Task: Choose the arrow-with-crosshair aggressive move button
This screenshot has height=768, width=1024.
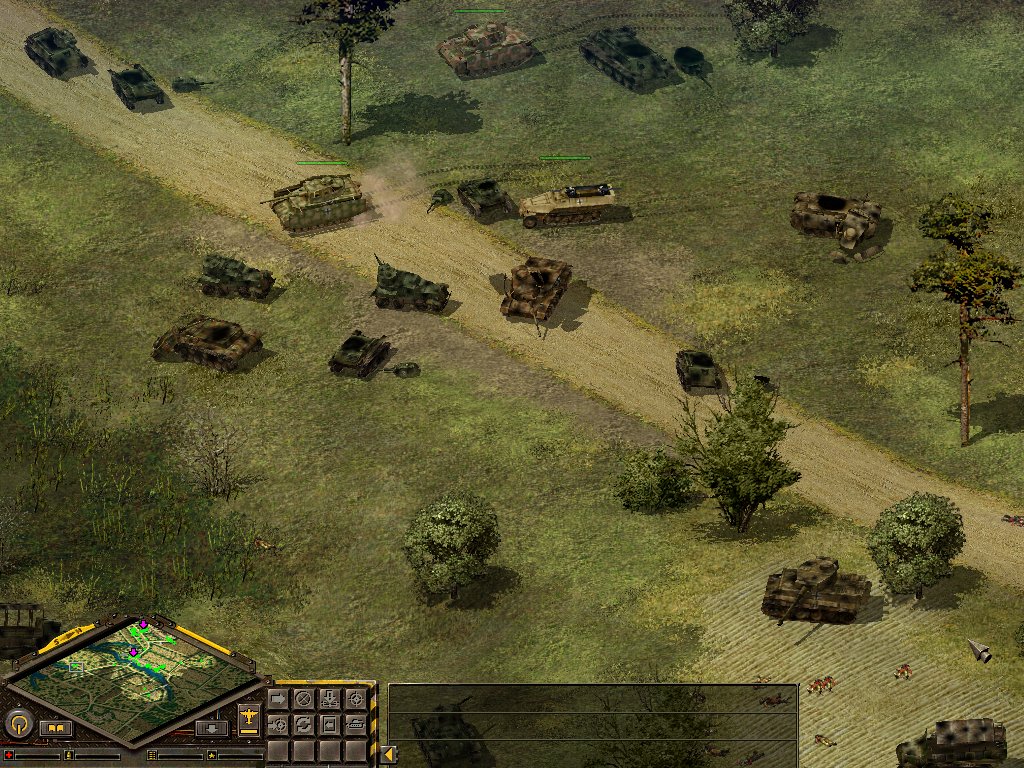Action: pyautogui.click(x=278, y=724)
